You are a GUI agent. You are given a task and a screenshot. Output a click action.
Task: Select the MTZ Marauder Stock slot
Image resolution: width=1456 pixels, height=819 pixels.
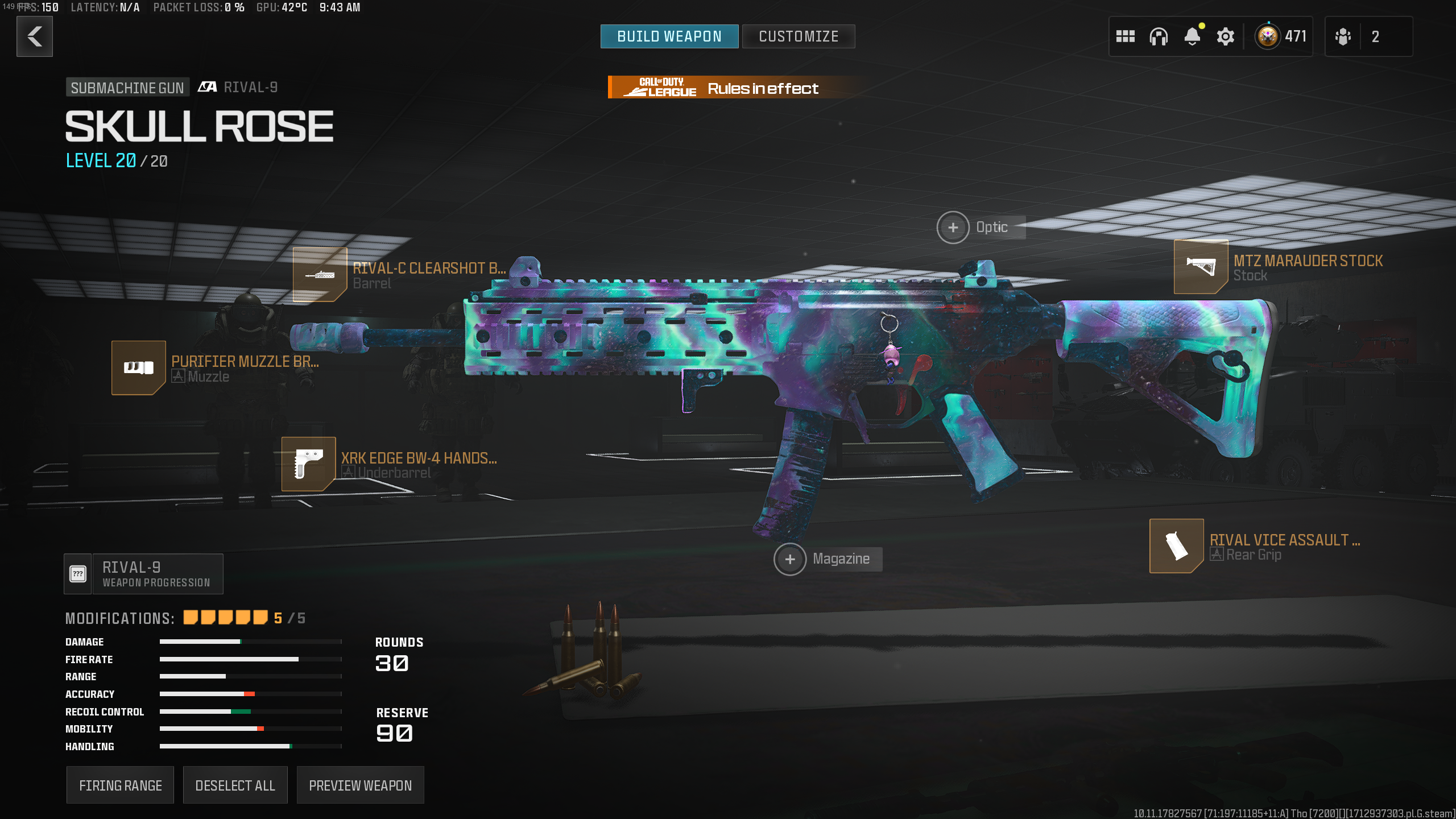point(1201,267)
